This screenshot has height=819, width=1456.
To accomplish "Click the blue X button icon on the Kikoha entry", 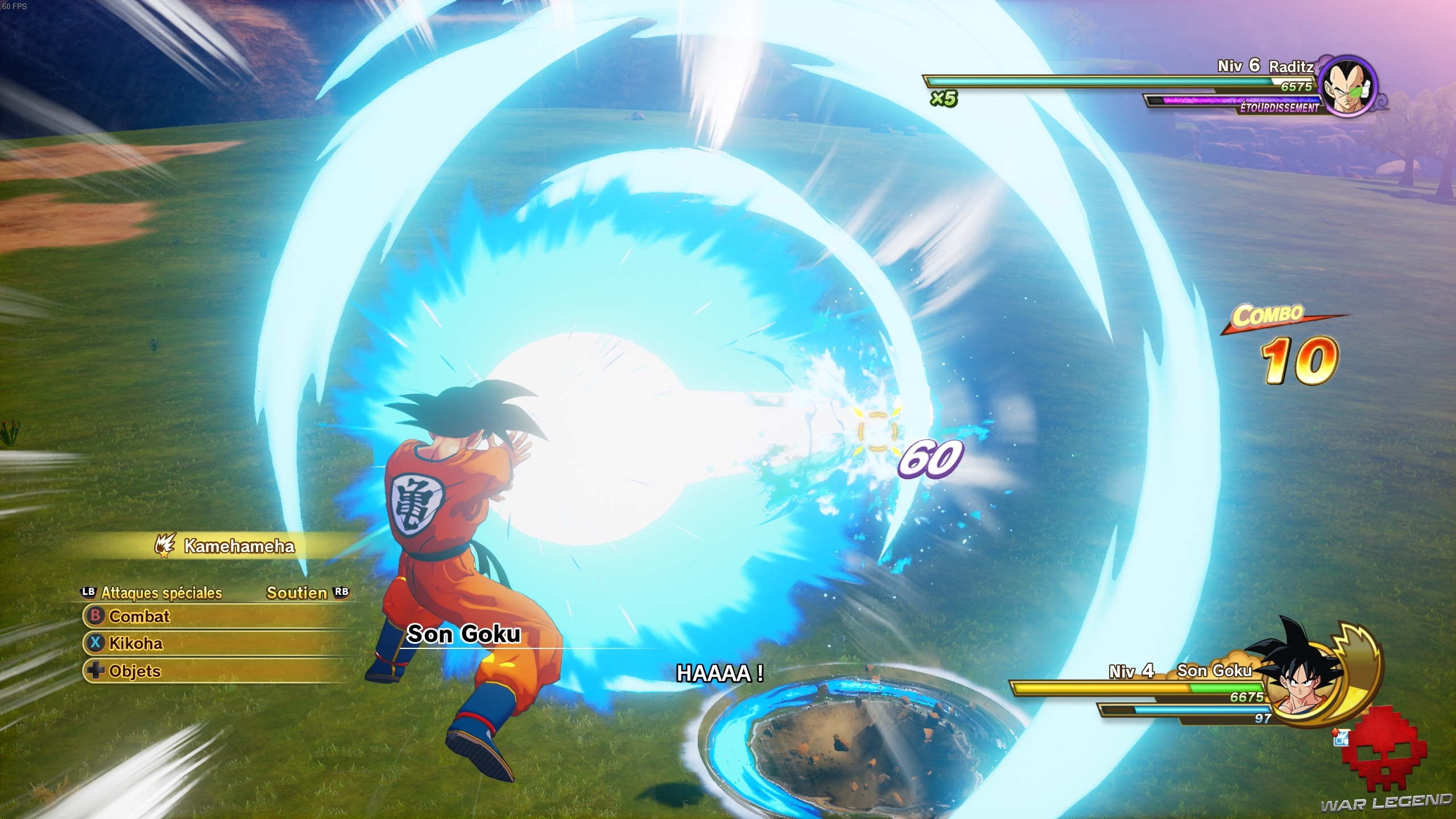I will 96,644.
